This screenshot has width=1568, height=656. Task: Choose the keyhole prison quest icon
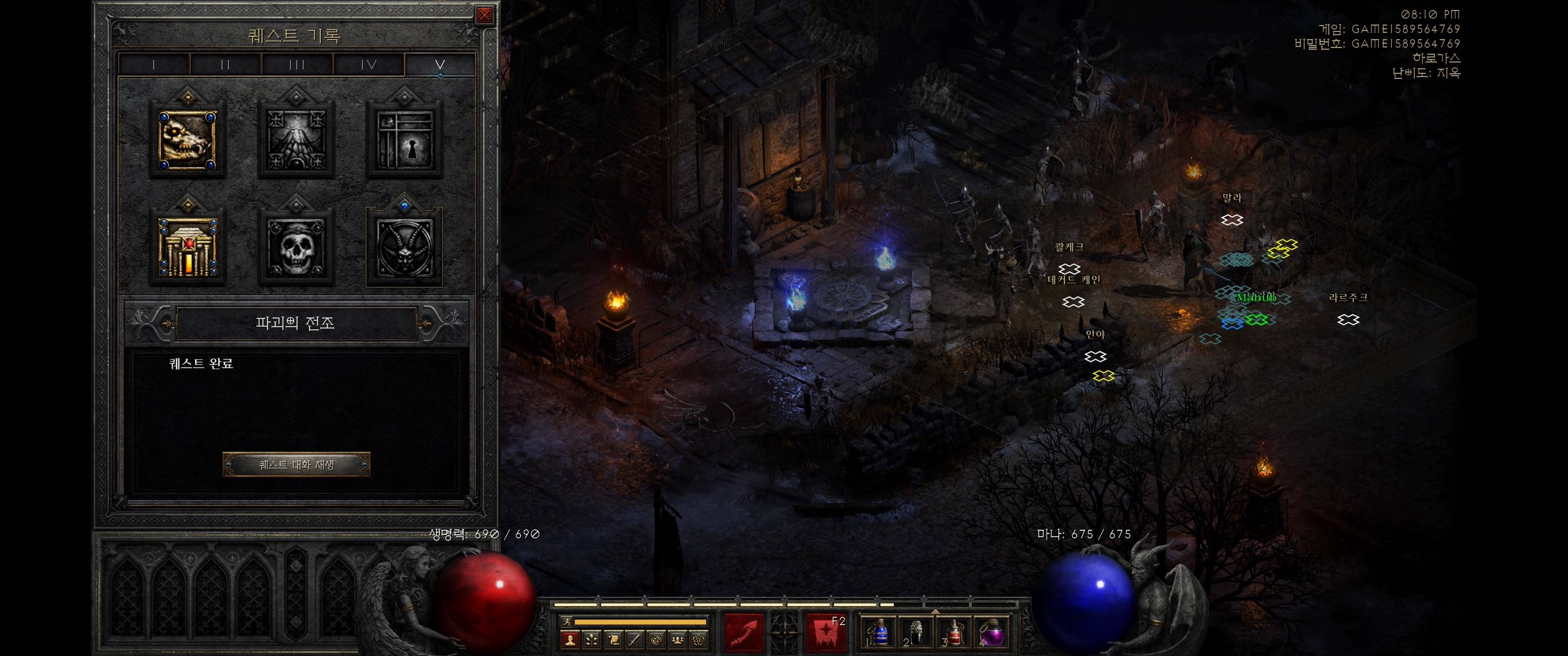point(404,140)
